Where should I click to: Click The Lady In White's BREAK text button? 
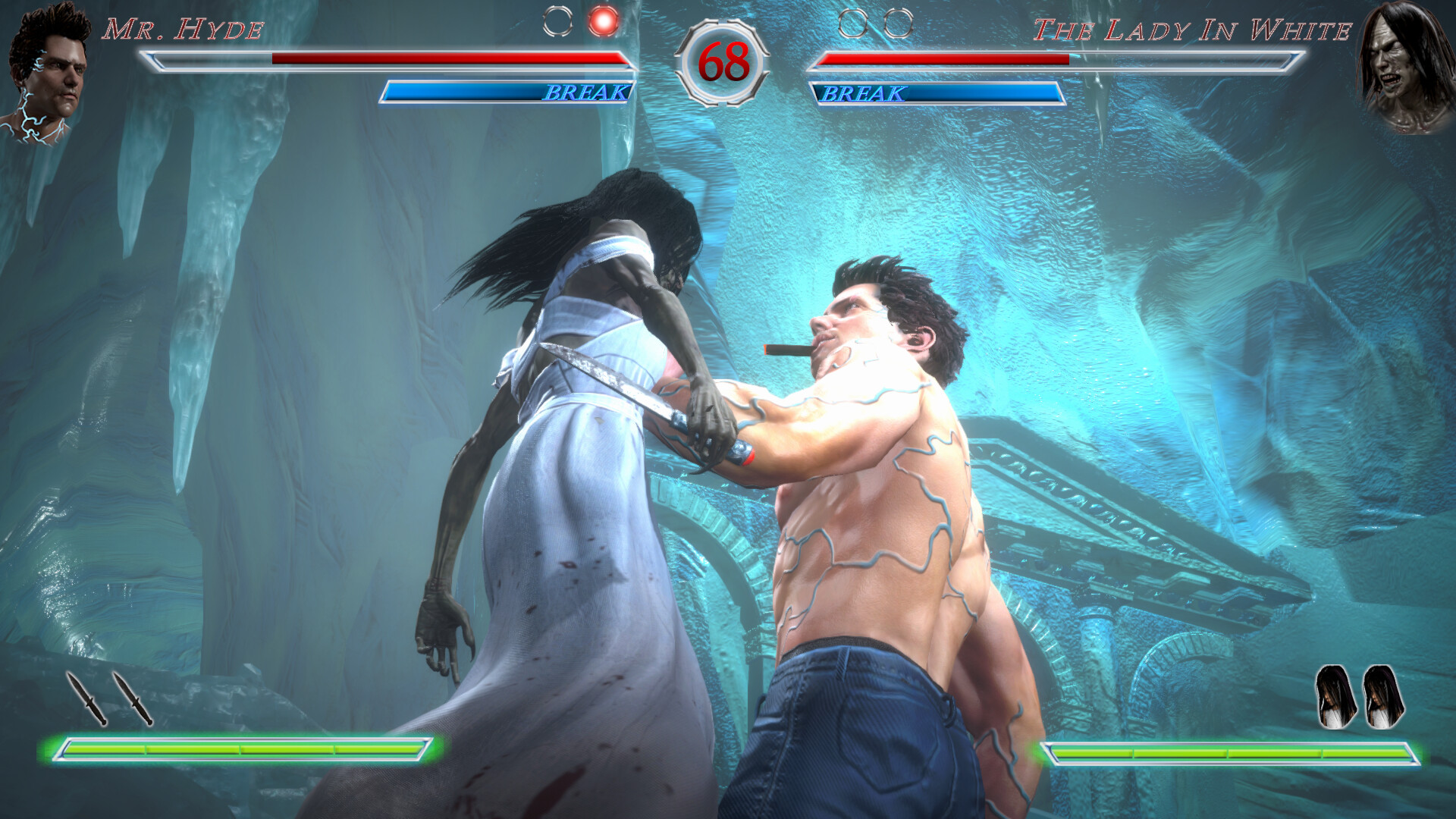point(864,93)
